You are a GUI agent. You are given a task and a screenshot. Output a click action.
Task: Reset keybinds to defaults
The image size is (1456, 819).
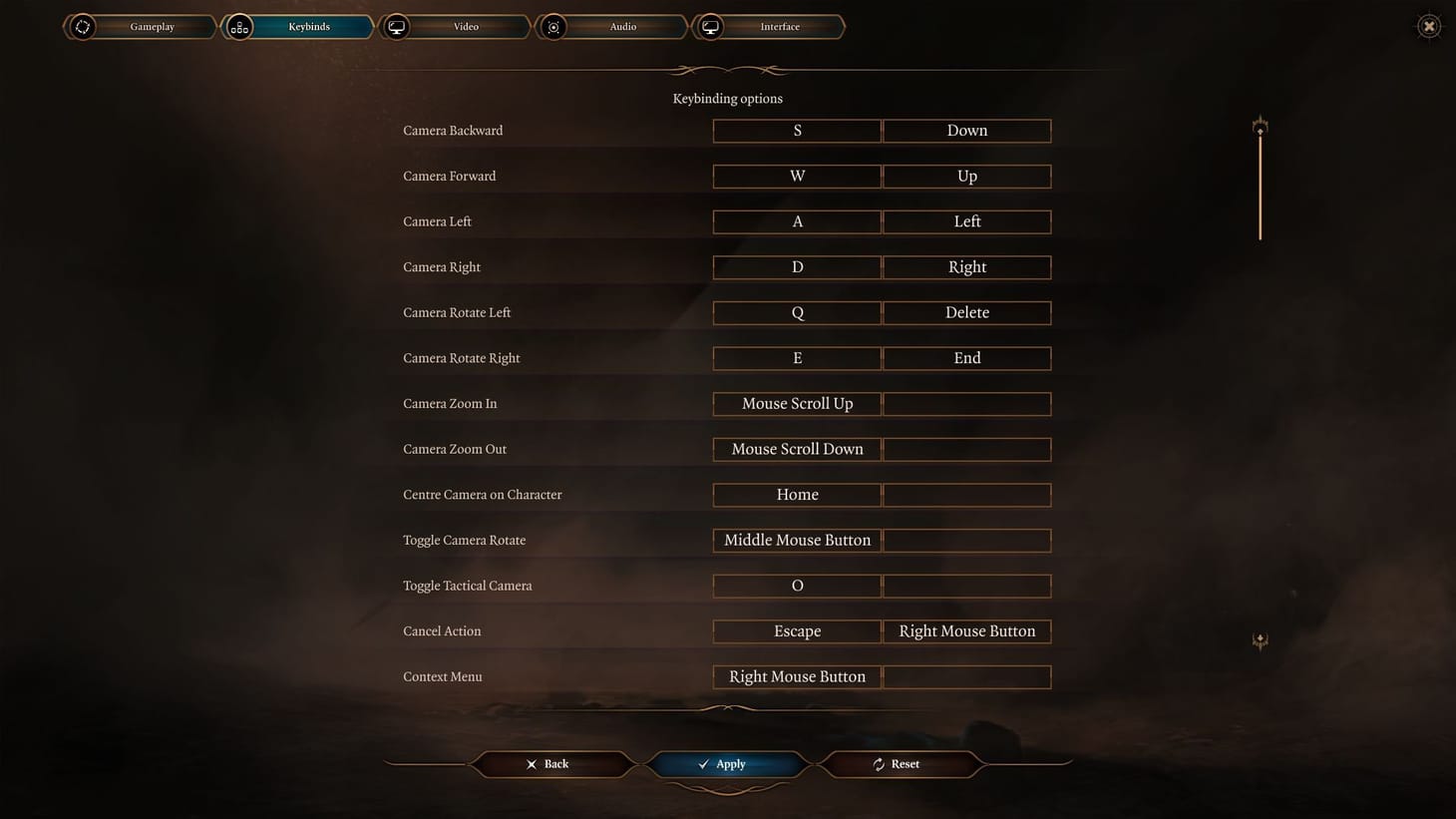(901, 764)
